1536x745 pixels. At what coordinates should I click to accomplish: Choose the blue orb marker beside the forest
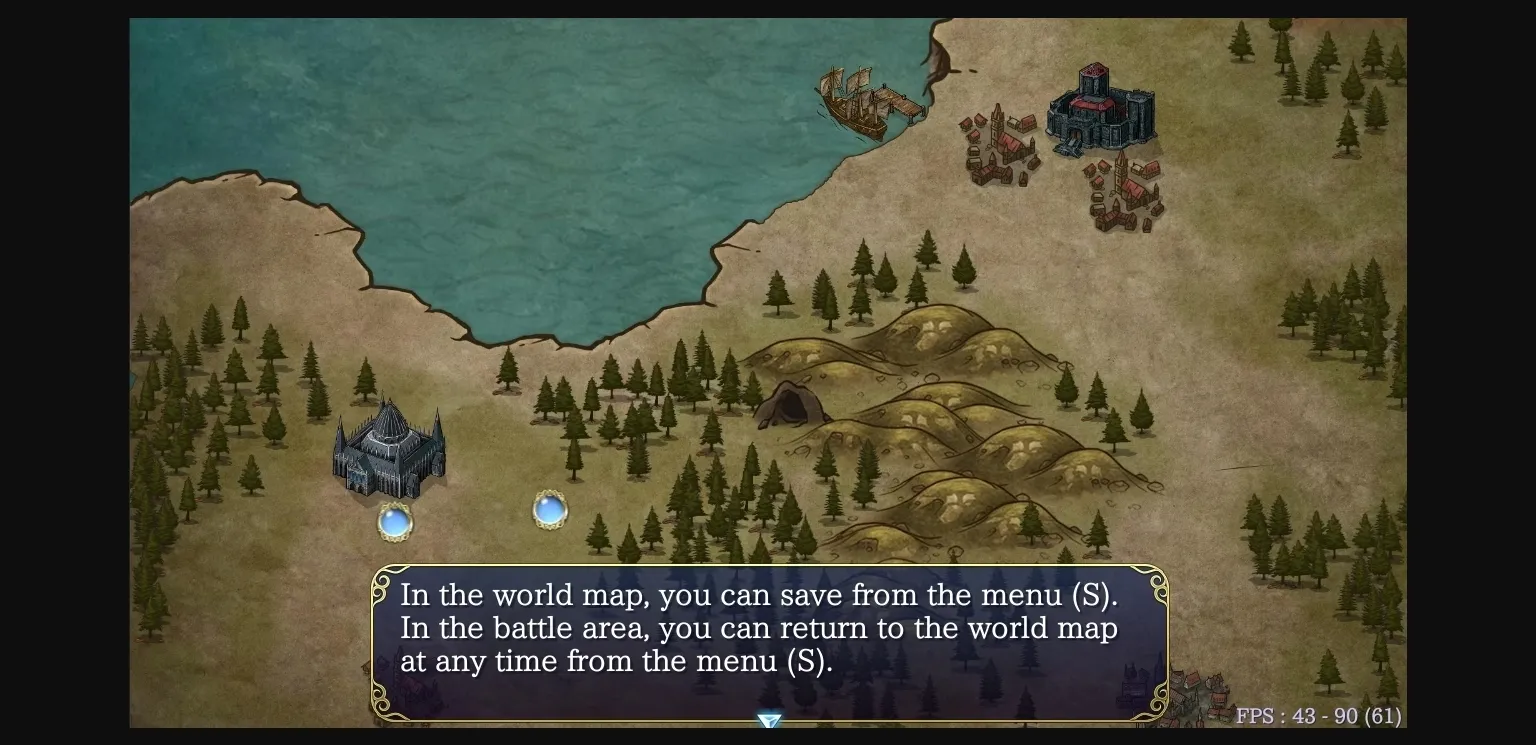[550, 510]
